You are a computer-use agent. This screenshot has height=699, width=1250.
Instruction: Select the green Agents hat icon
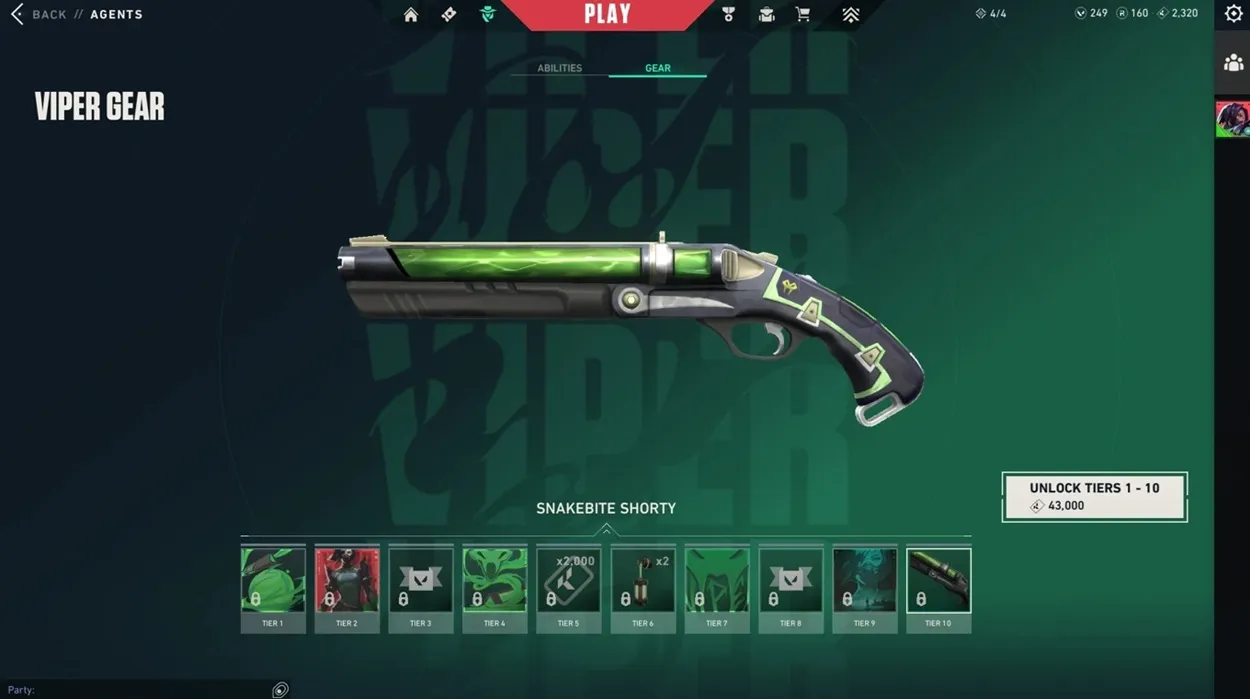coord(487,14)
